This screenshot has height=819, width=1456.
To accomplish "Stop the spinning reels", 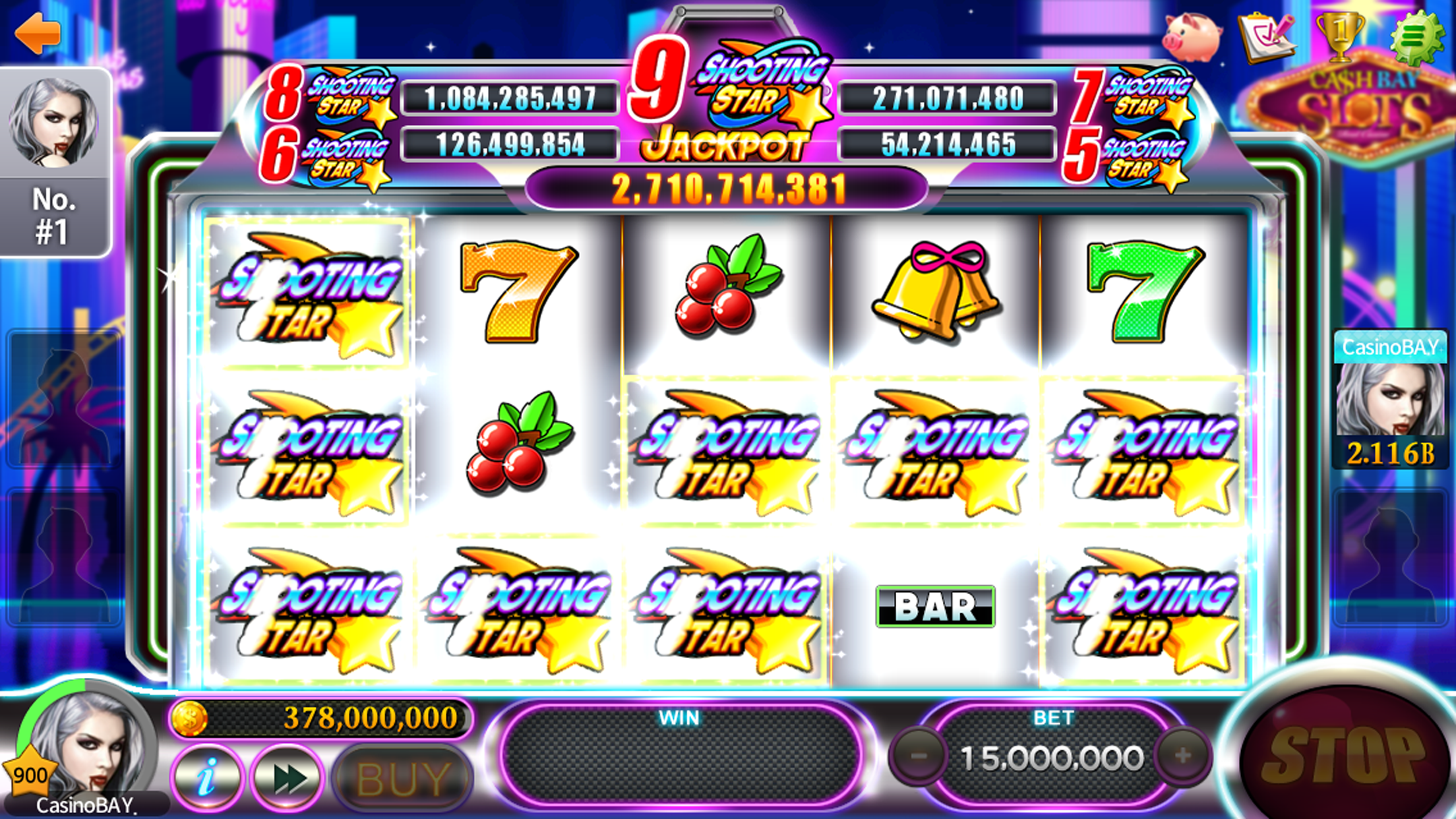I will [1345, 758].
